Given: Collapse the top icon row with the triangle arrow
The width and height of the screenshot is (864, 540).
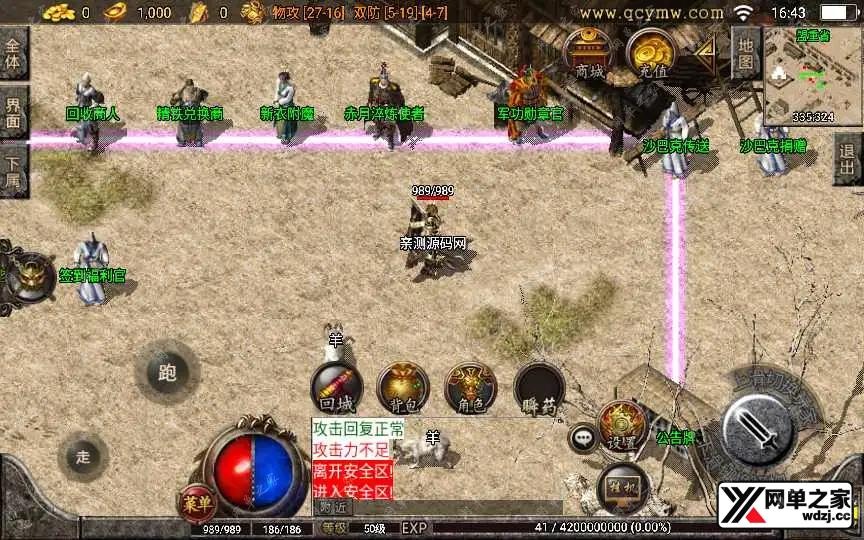Looking at the screenshot, I should [x=706, y=52].
